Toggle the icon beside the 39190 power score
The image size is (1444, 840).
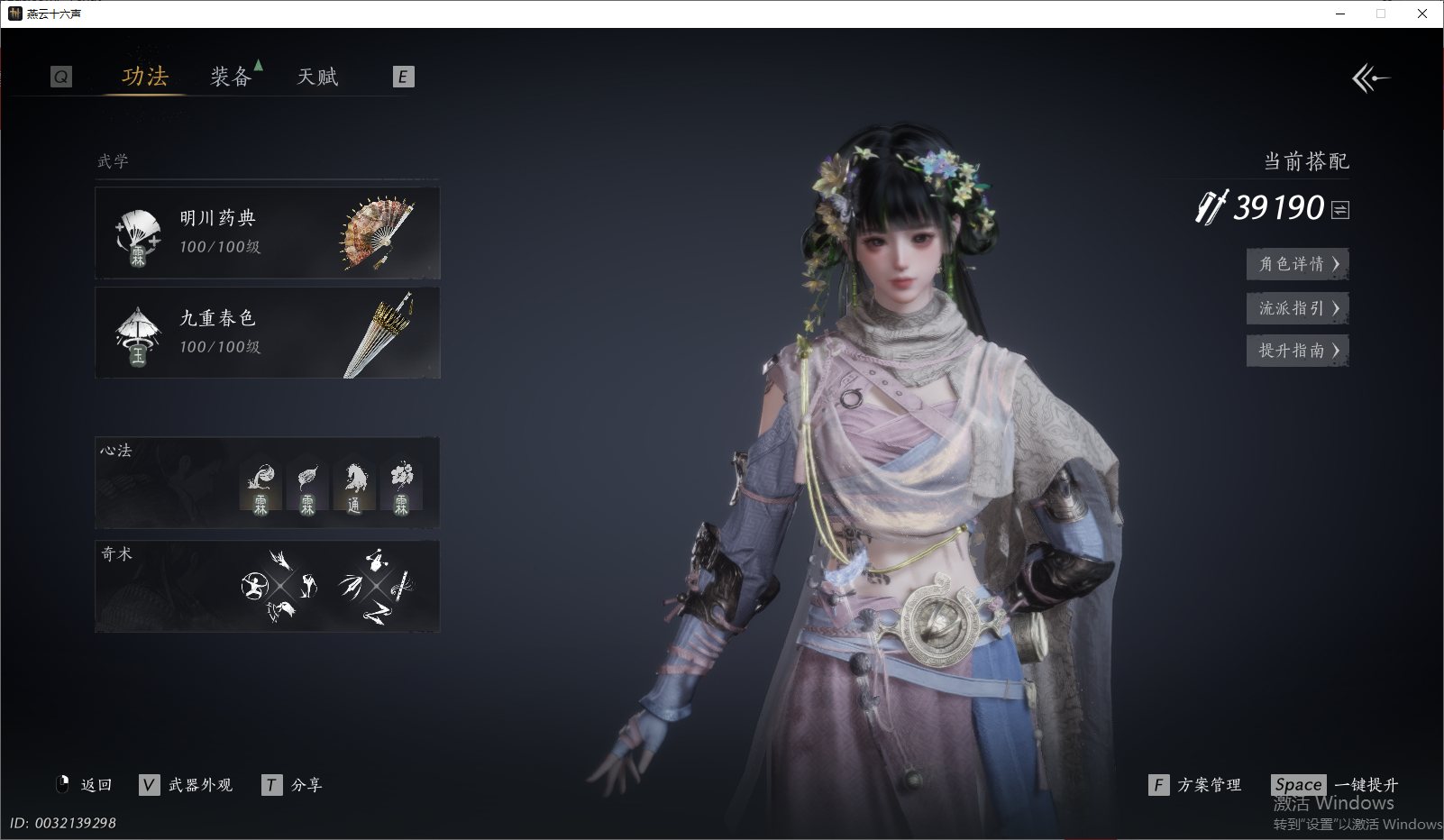(x=1340, y=210)
